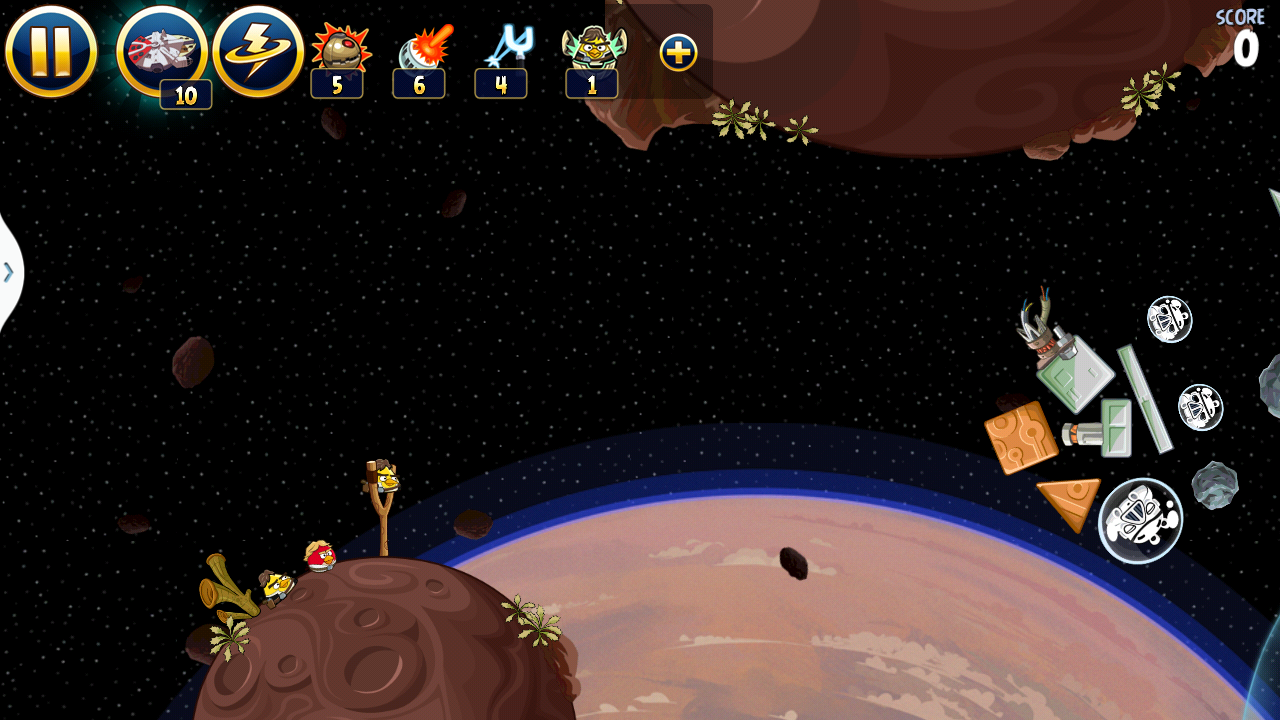The width and height of the screenshot is (1280, 720).
Task: Open the lightning bolt power-ups button
Action: click(x=258, y=51)
